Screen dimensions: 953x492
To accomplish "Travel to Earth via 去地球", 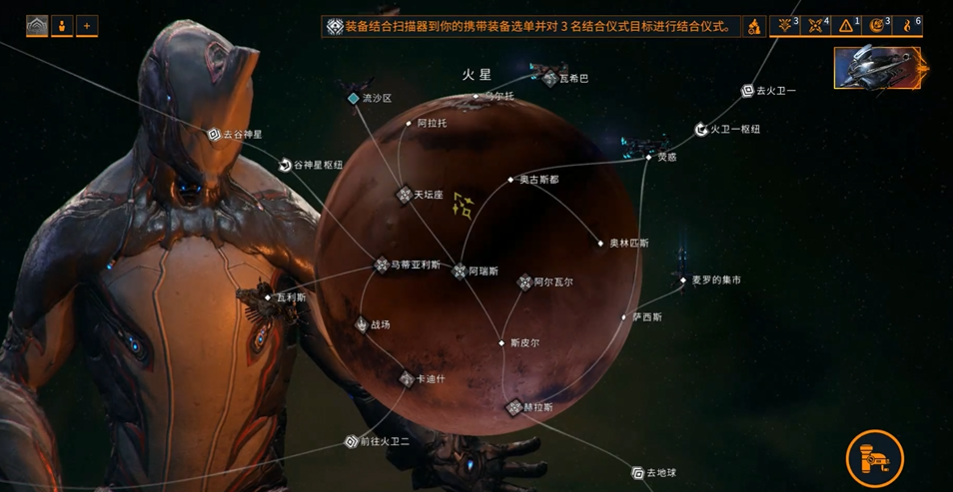I will coord(638,473).
